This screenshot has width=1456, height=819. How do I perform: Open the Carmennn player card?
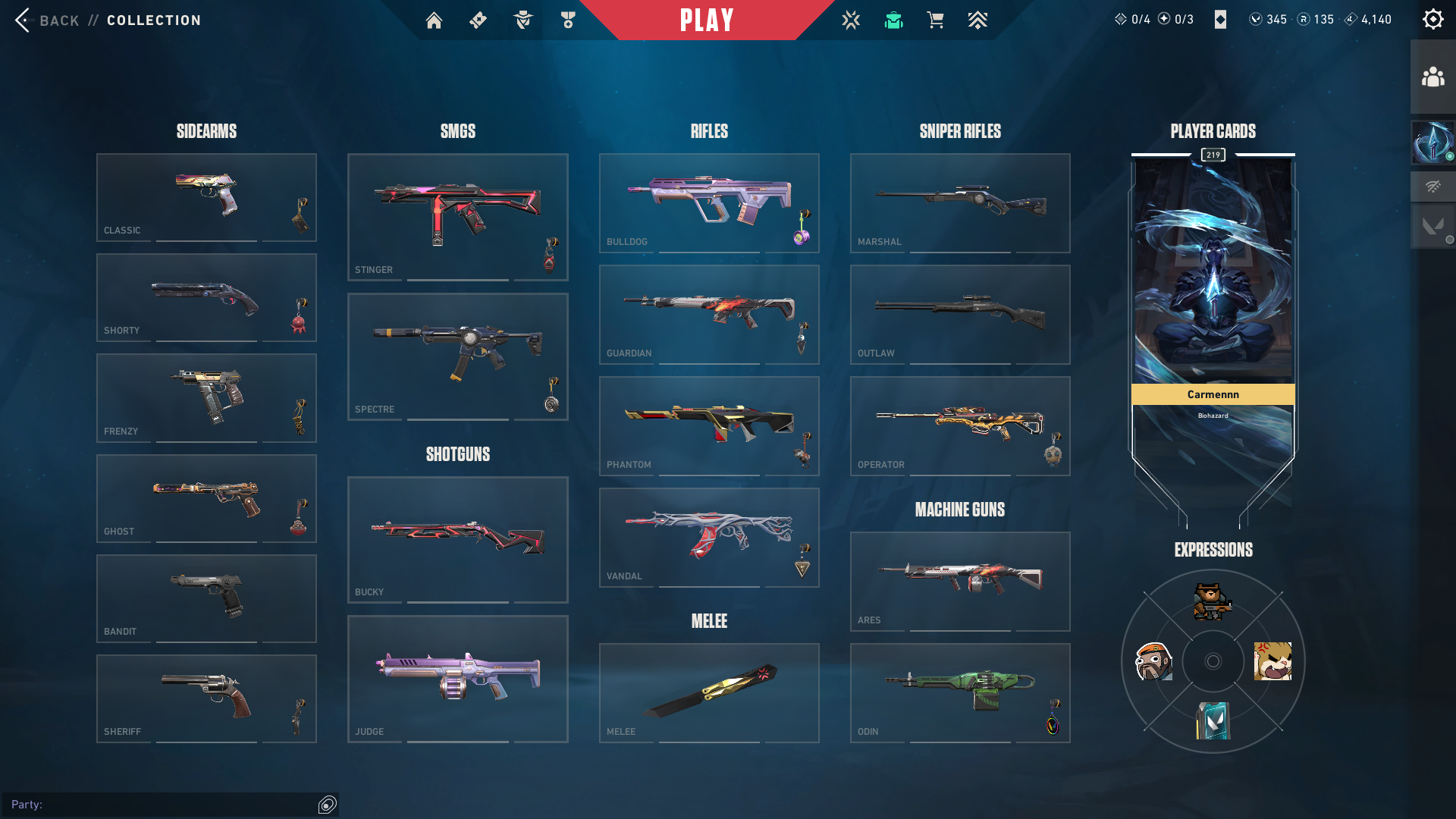tap(1213, 303)
